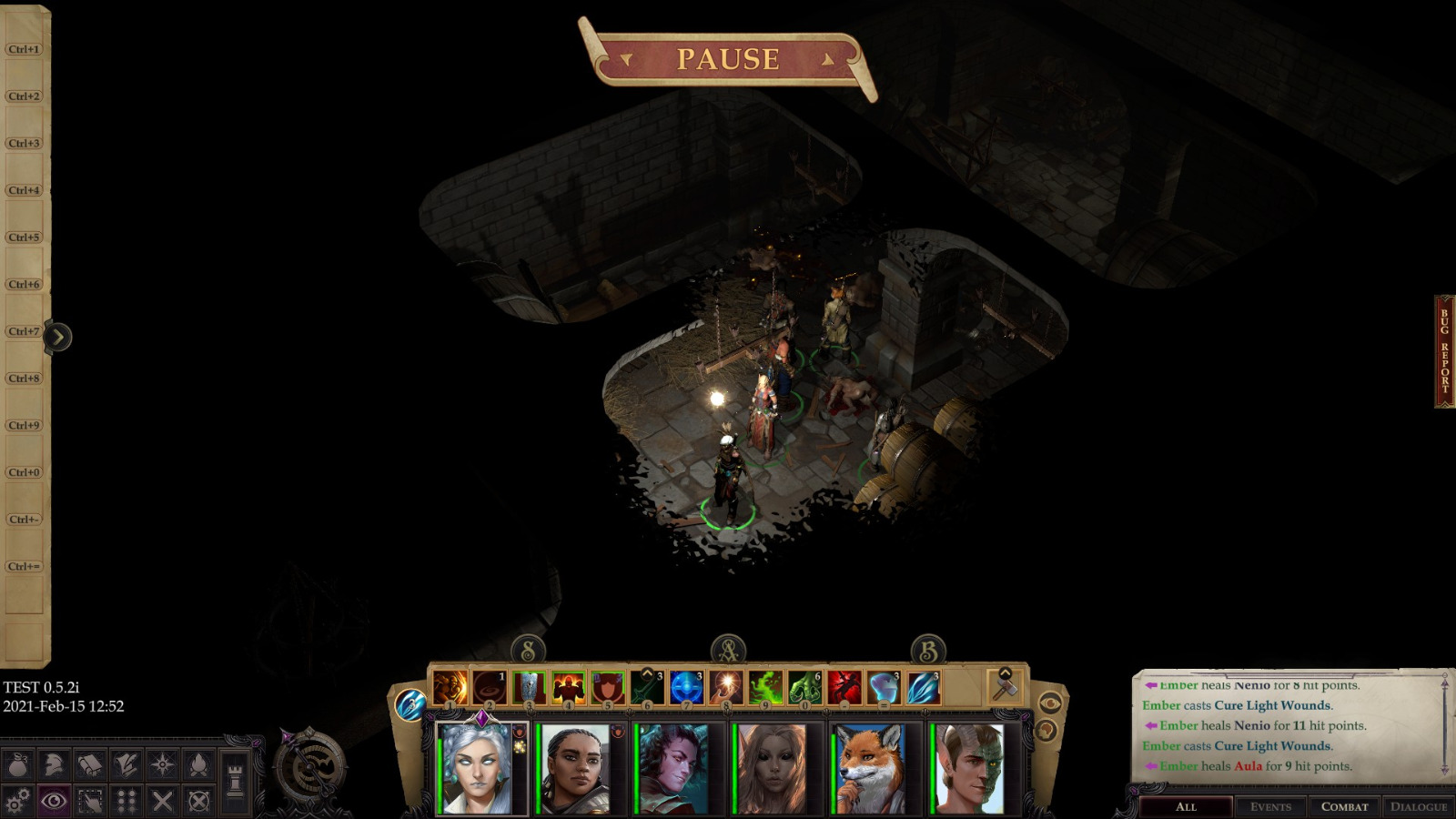Open the settings gears icon
This screenshot has width=1456, height=819.
pos(17,801)
